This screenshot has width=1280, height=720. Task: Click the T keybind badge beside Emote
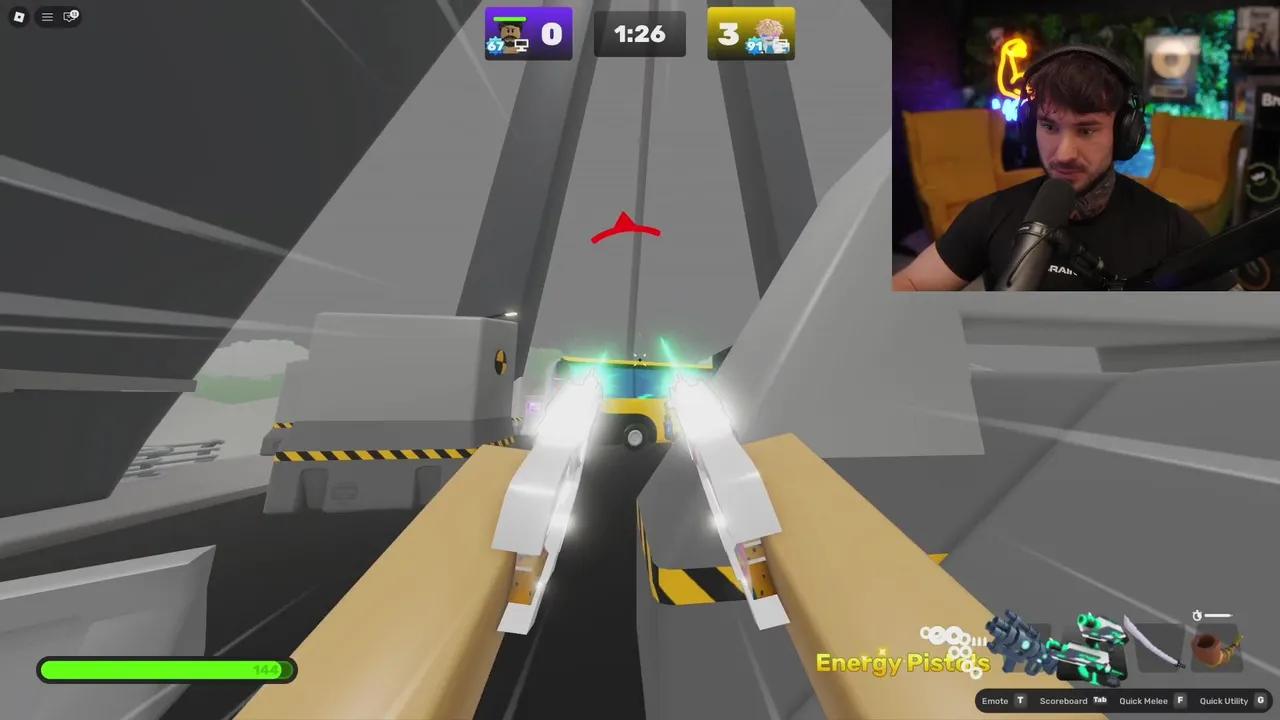click(1019, 701)
